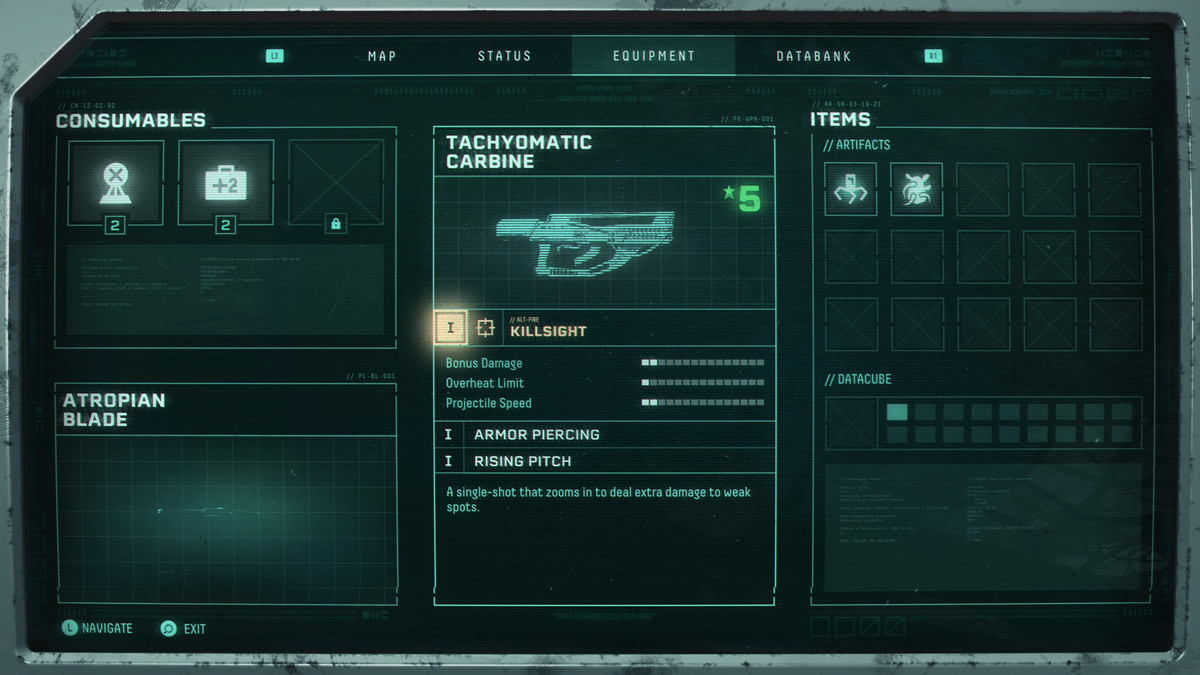
Task: Open the Status tab
Action: 504,56
